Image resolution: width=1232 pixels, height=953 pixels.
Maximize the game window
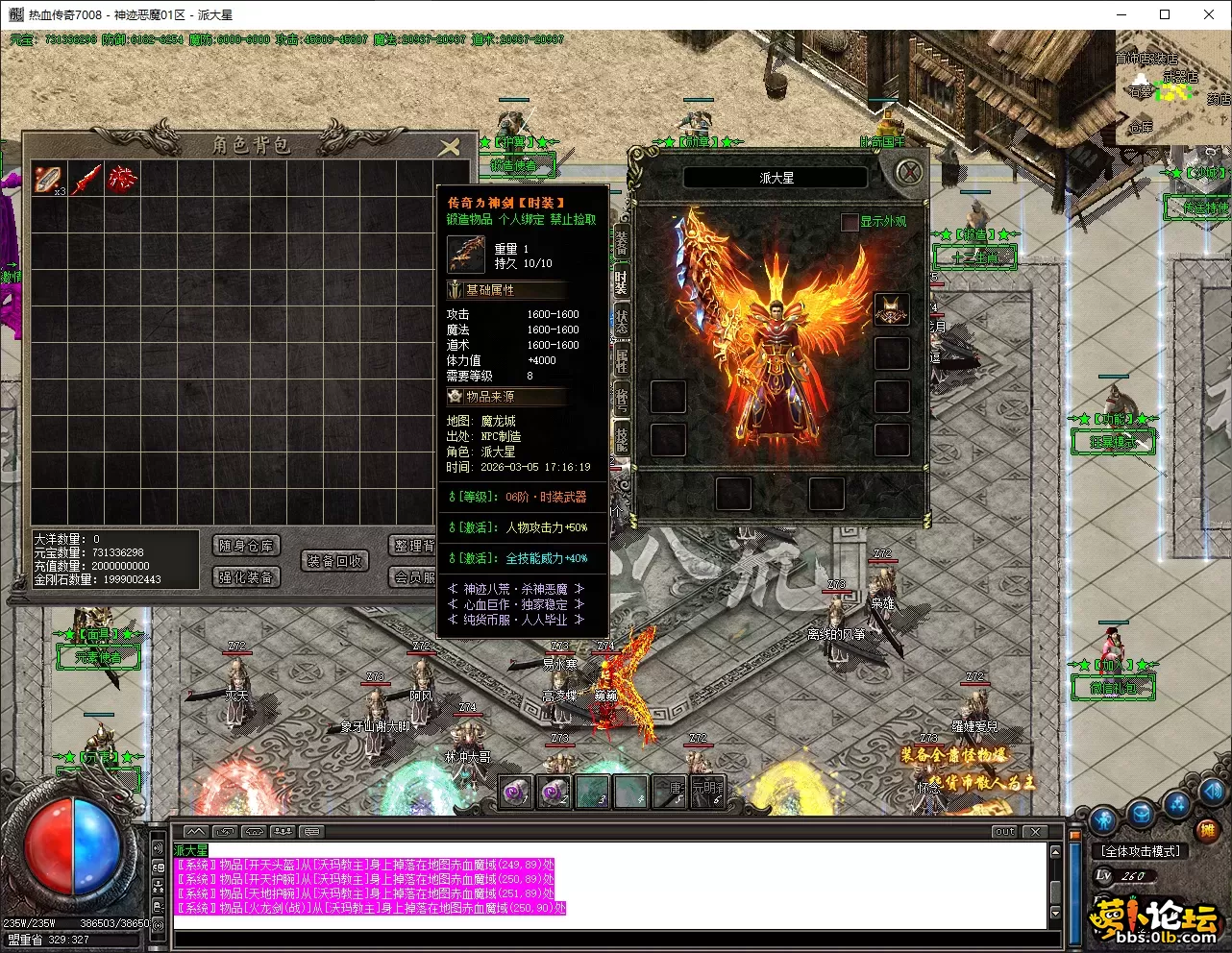[x=1165, y=14]
